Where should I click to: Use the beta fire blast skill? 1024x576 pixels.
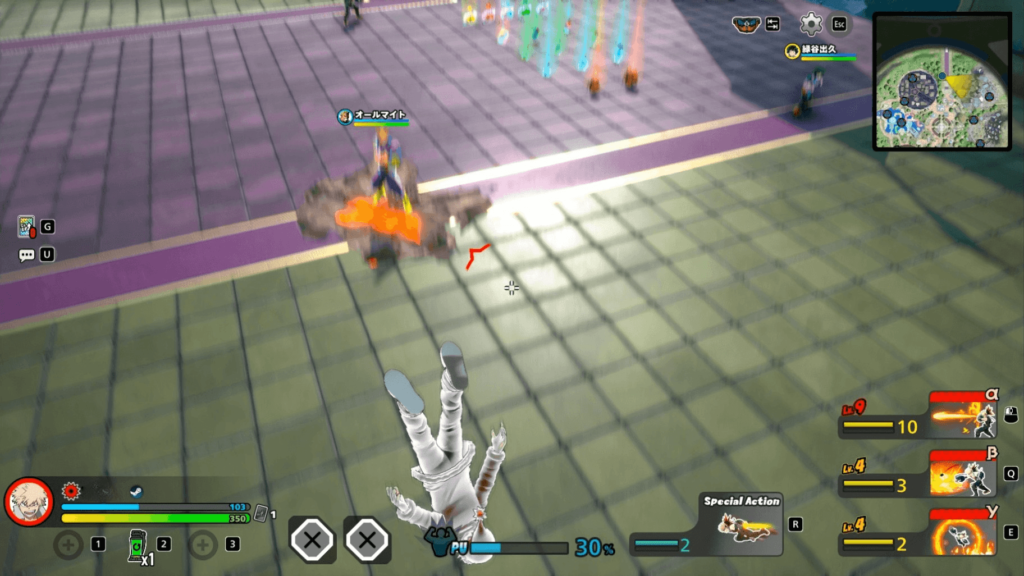964,473
